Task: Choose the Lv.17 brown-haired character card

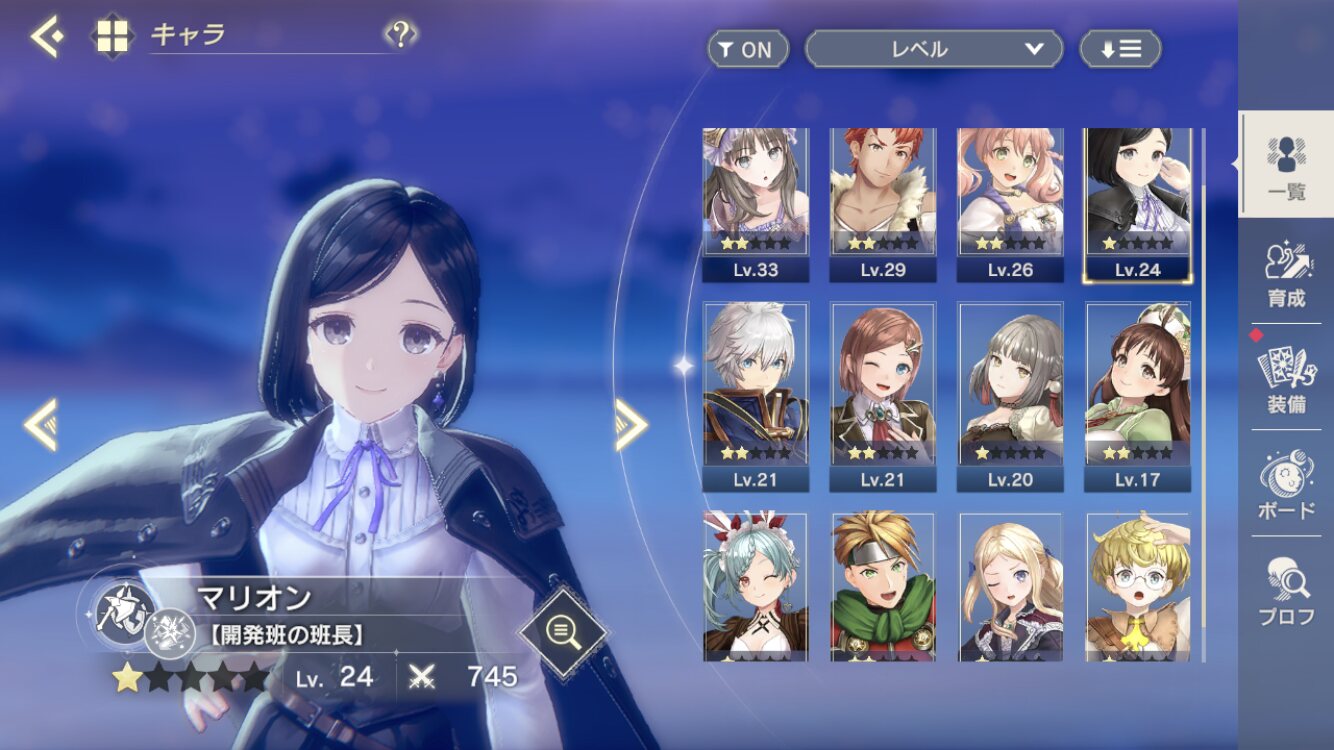Action: click(x=1138, y=396)
